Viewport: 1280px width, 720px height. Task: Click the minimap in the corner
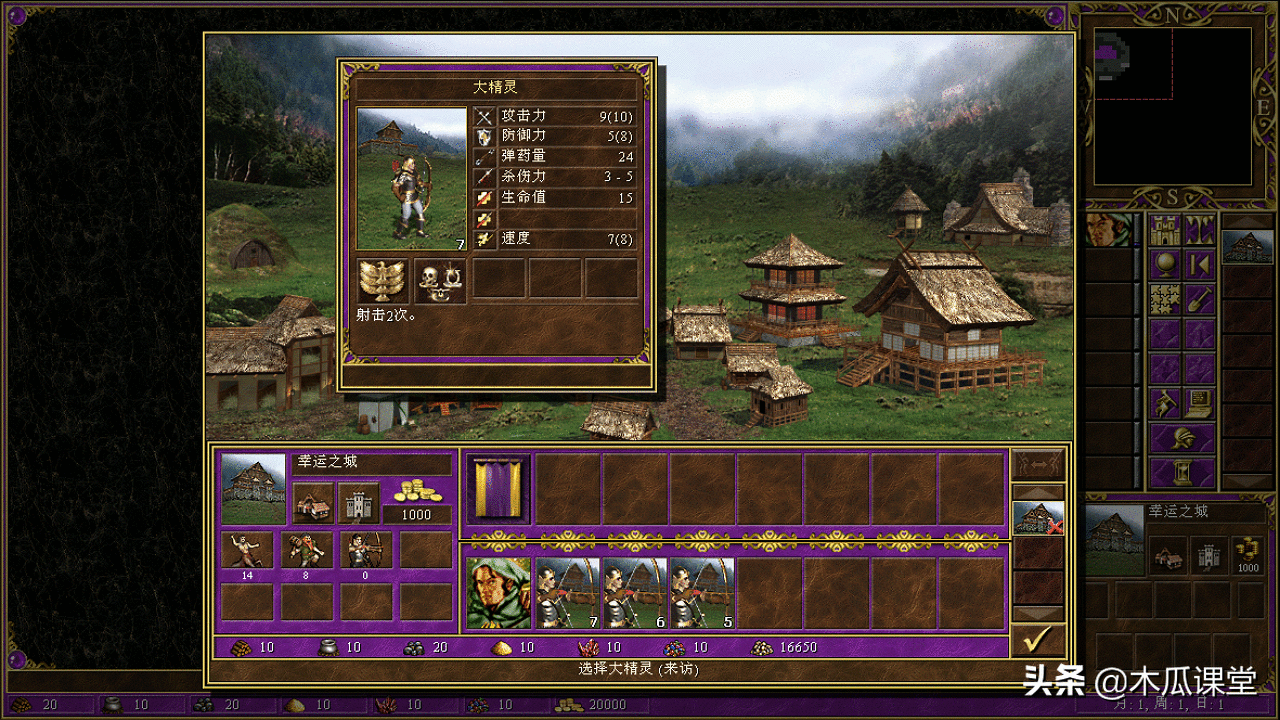(1172, 105)
